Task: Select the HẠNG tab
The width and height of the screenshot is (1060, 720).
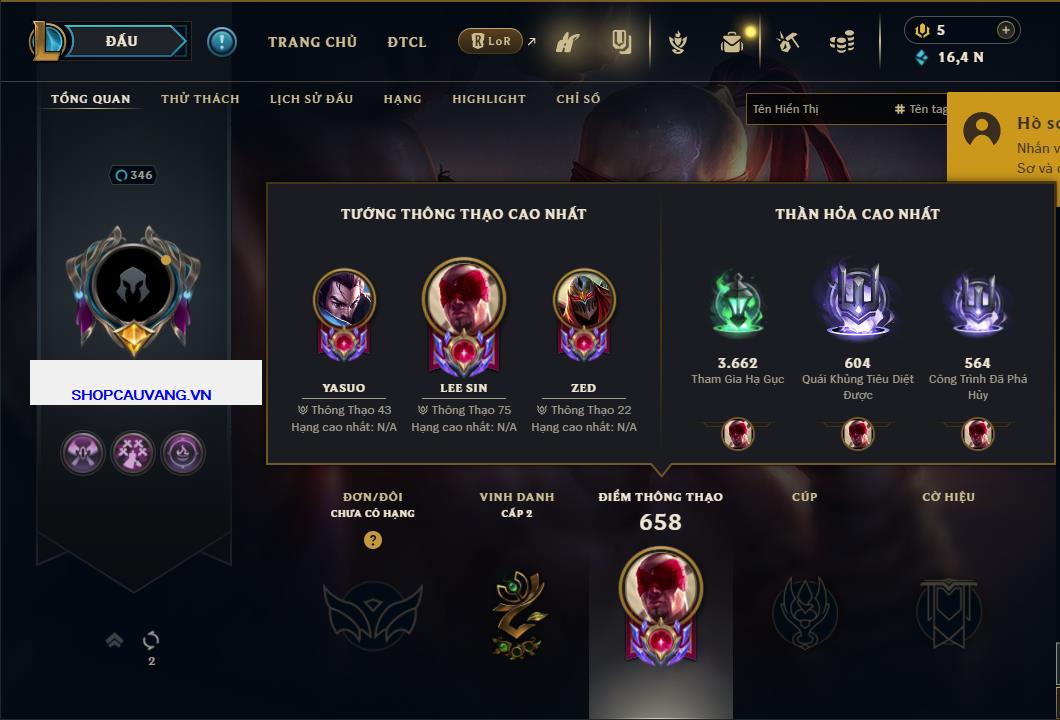Action: [402, 99]
